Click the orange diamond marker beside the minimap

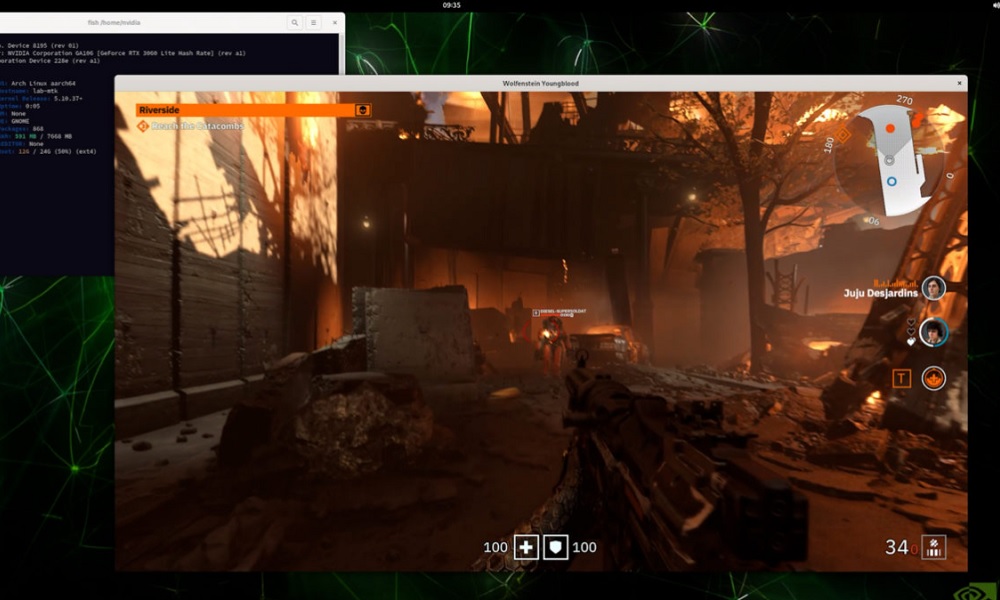842,134
